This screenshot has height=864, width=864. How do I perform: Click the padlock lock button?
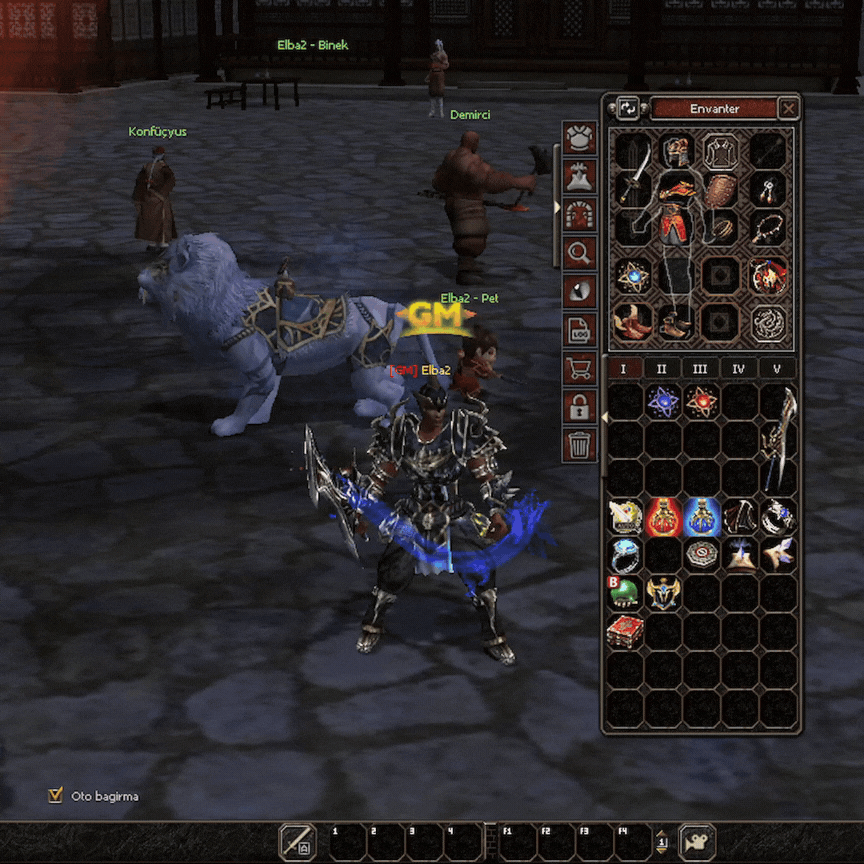[580, 405]
